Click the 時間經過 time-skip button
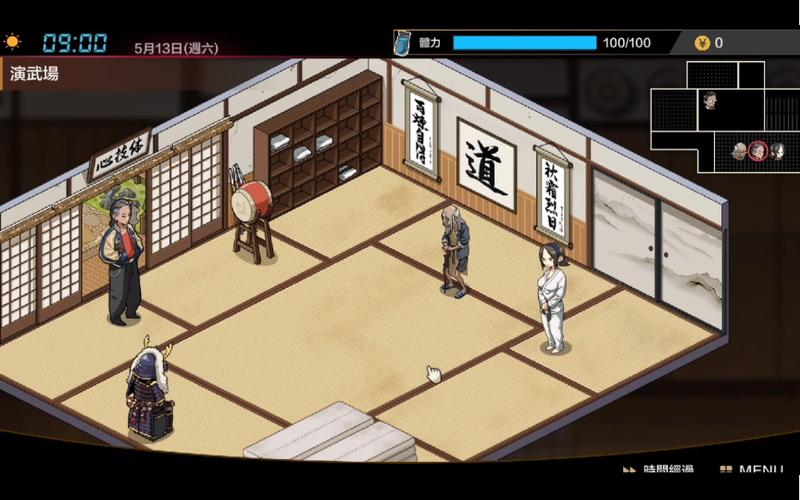Viewport: 800px width, 500px height. [660, 470]
